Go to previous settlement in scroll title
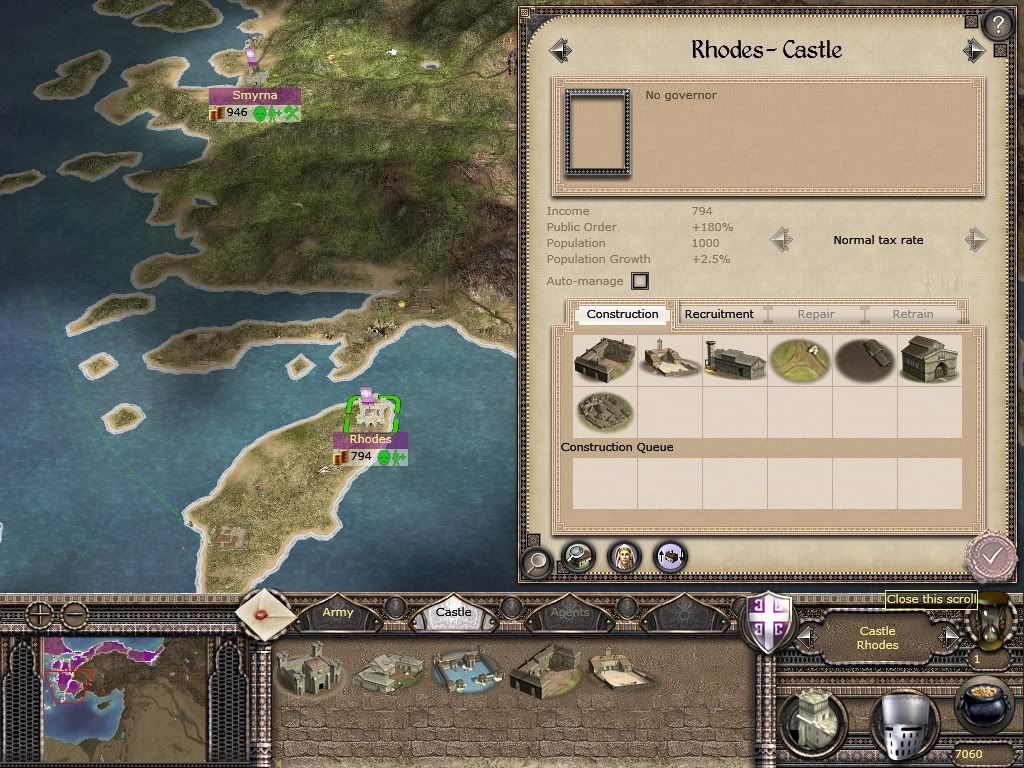Viewport: 1024px width, 768px height. 560,50
